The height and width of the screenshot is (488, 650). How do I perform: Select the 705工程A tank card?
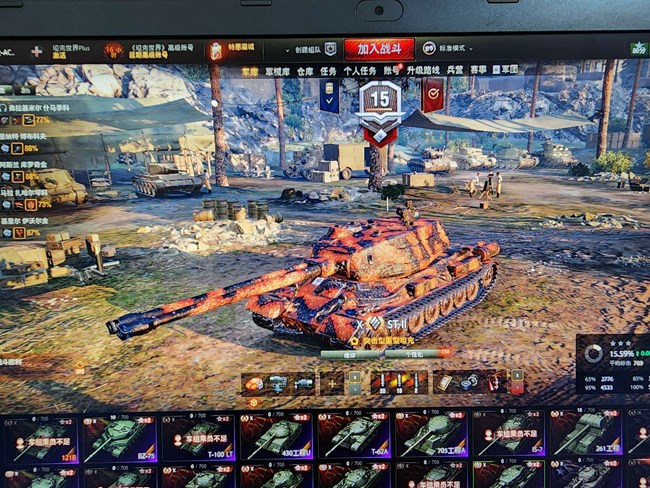[431, 438]
